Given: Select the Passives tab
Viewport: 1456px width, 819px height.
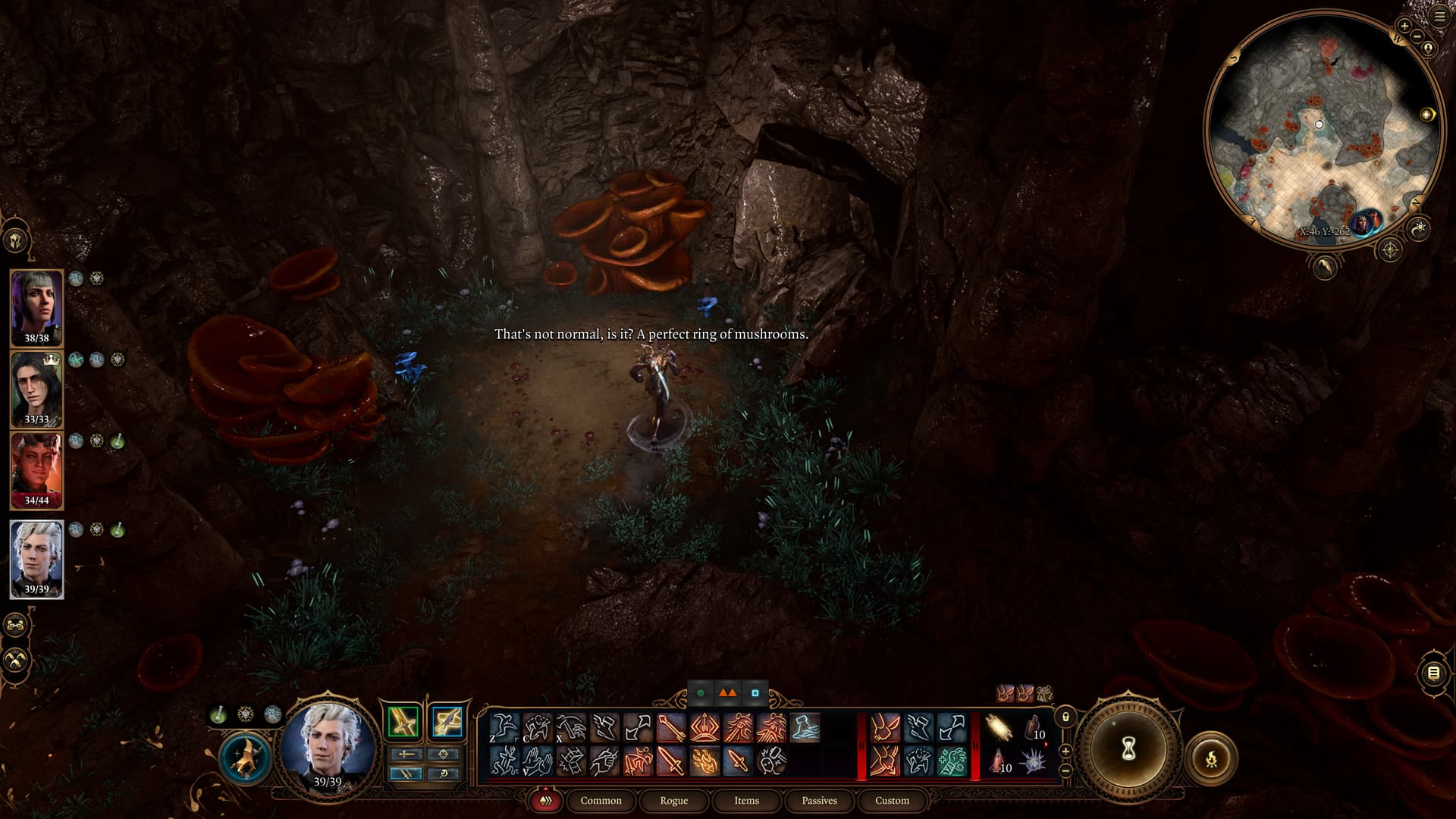Looking at the screenshot, I should 819,800.
